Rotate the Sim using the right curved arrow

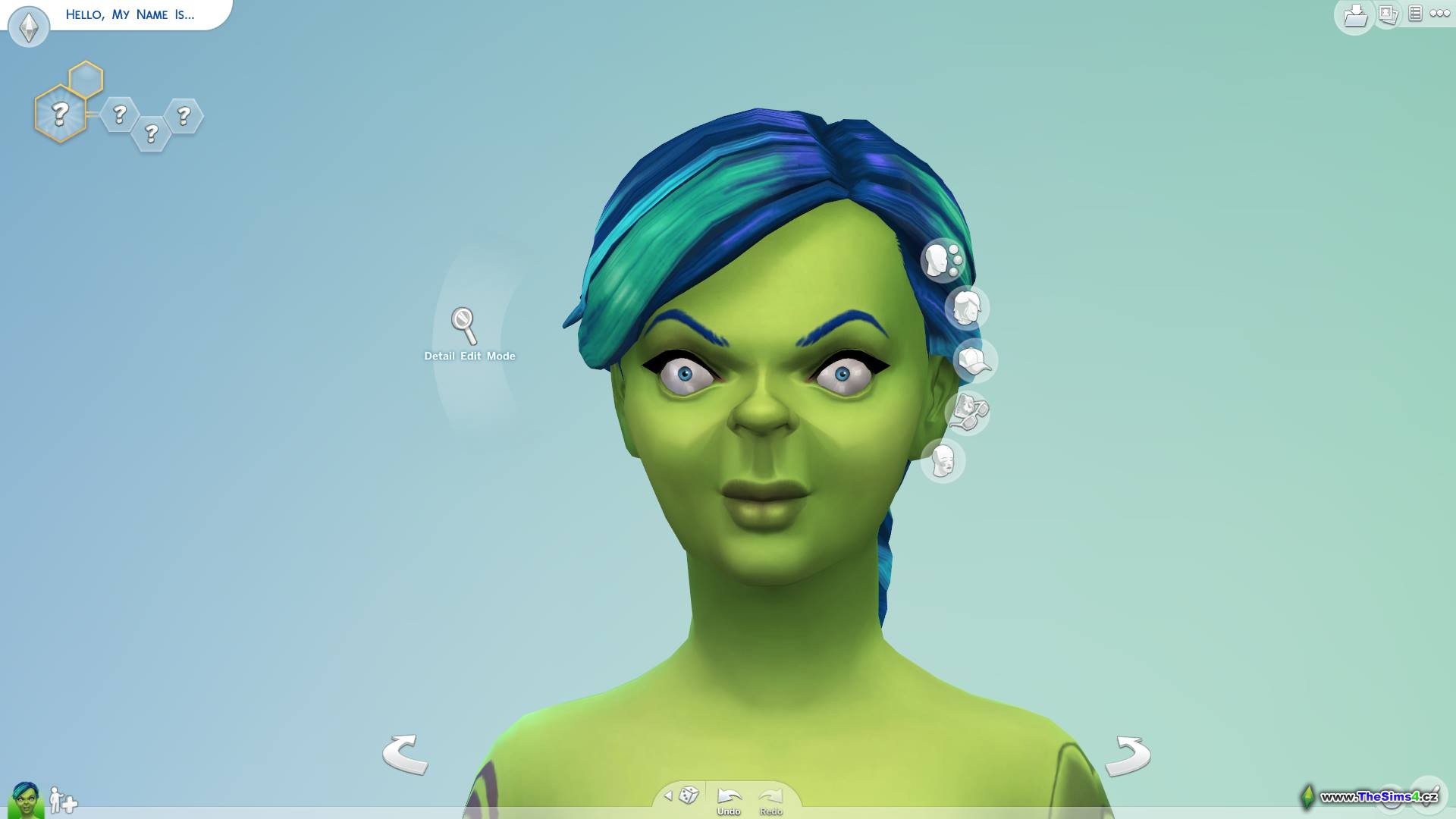[1128, 755]
